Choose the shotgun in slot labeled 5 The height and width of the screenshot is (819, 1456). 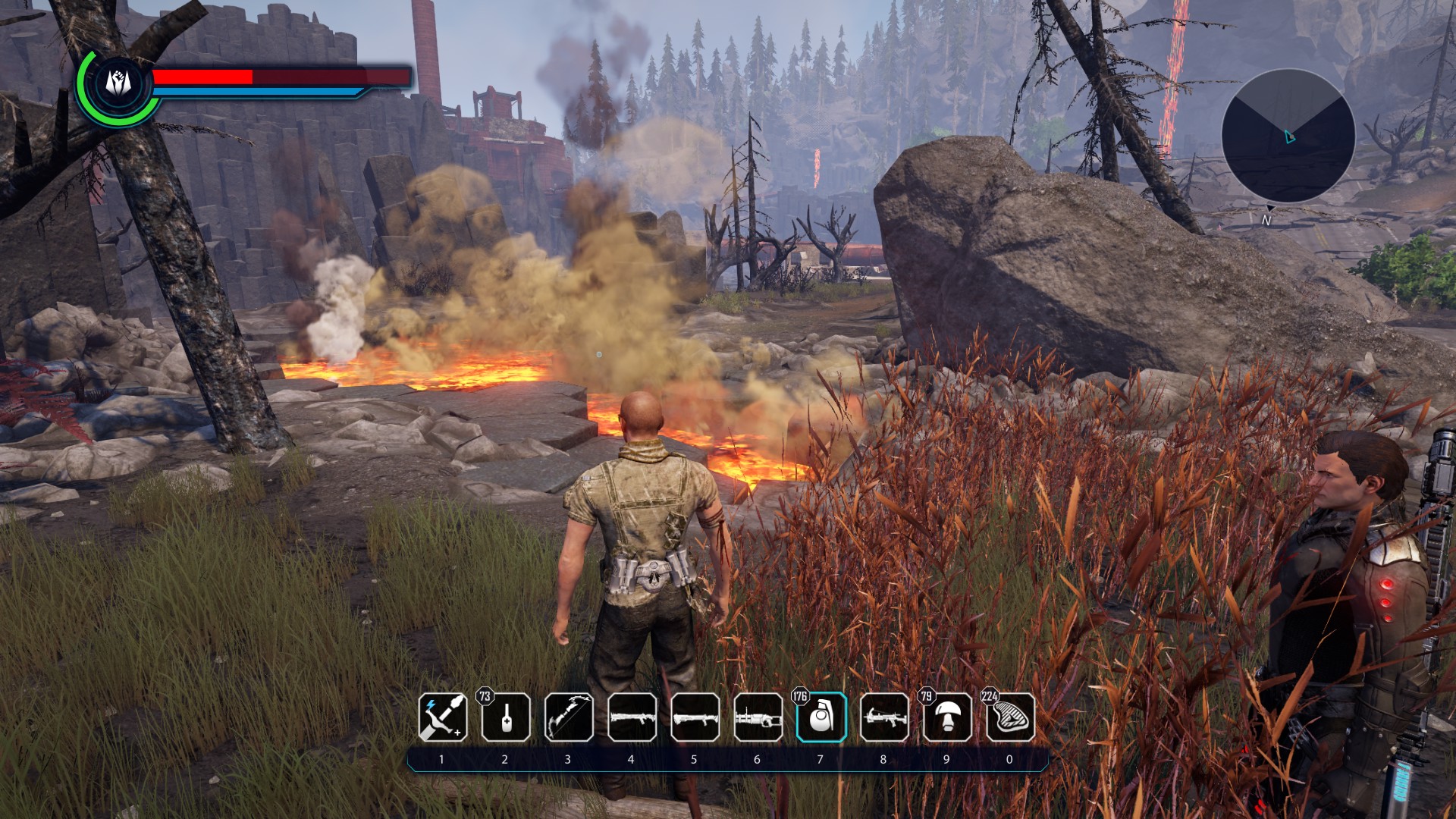tap(695, 717)
